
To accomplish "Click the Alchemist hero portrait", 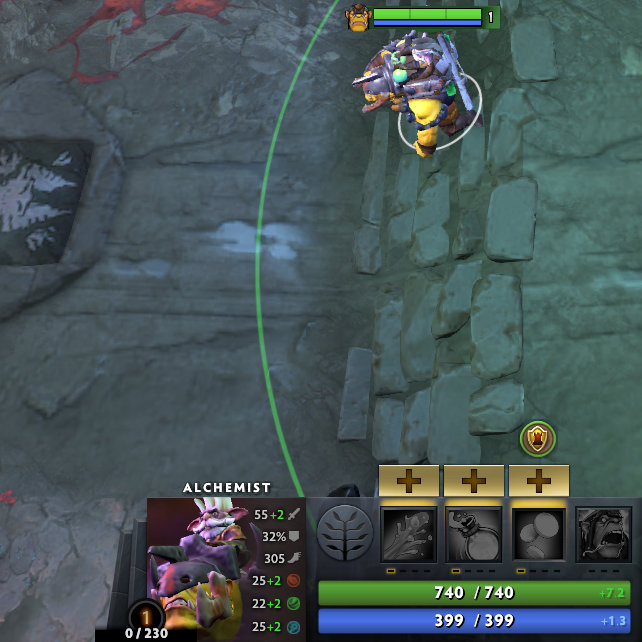I will click(x=198, y=565).
